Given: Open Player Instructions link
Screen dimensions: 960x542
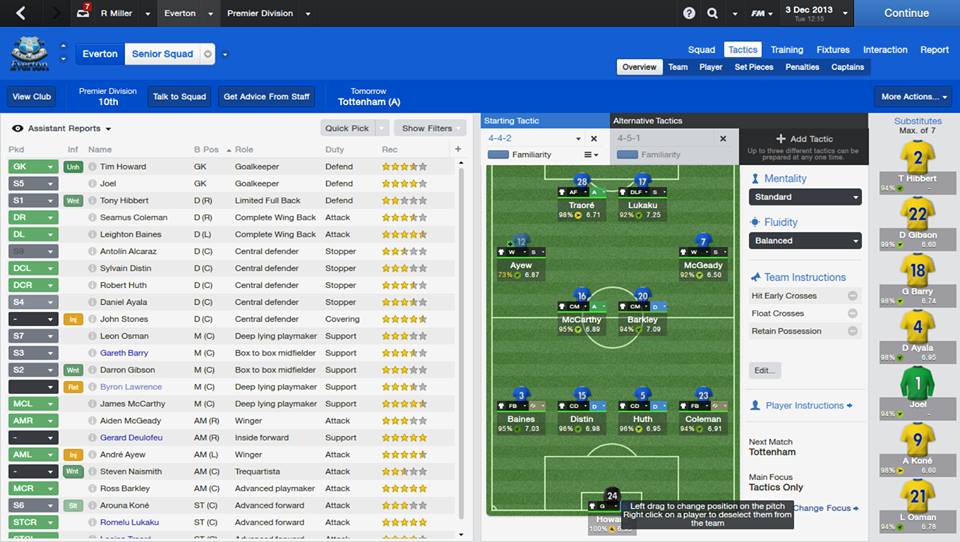Looking at the screenshot, I should pos(803,406).
